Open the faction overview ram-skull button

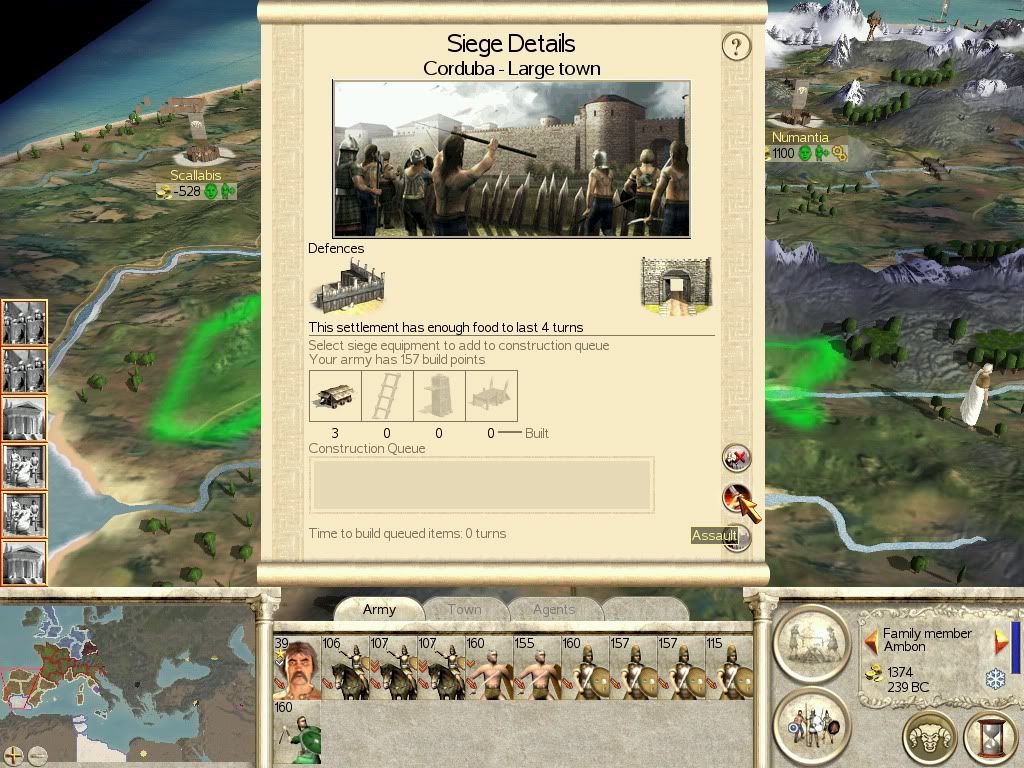click(929, 739)
